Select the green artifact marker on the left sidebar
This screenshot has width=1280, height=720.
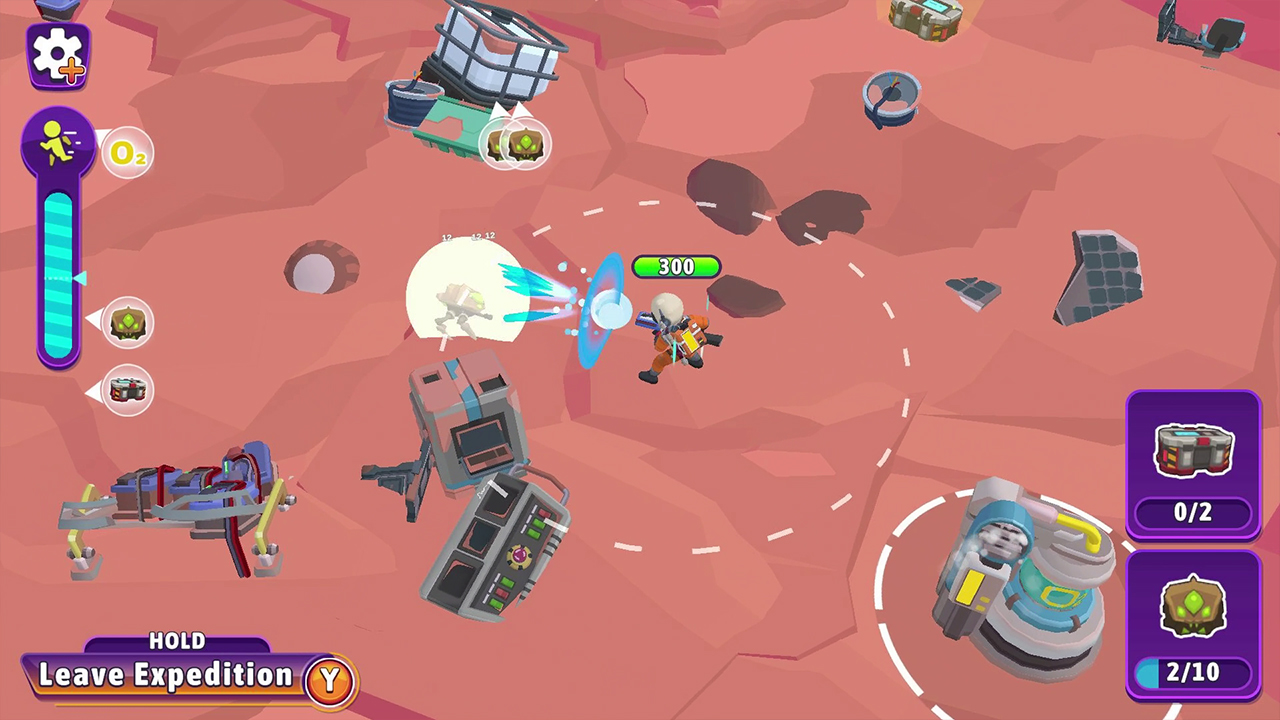coord(127,320)
